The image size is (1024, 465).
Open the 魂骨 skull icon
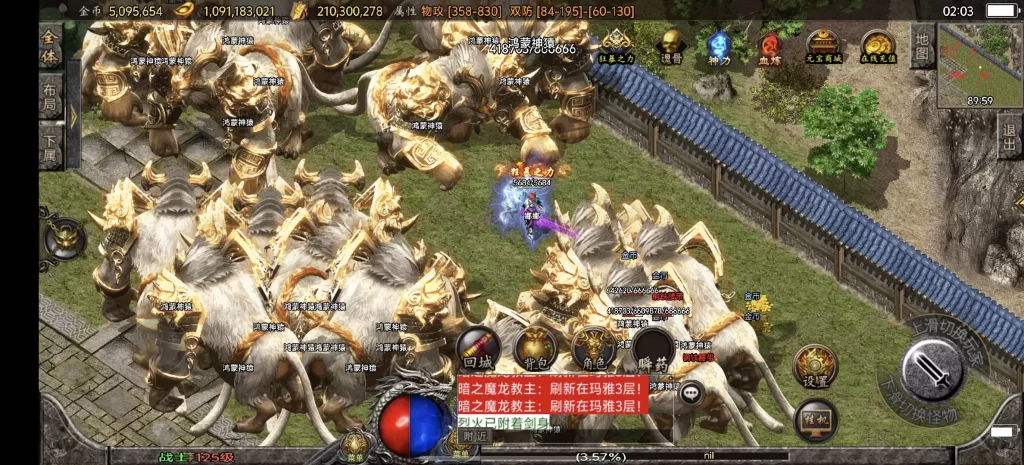coord(671,47)
